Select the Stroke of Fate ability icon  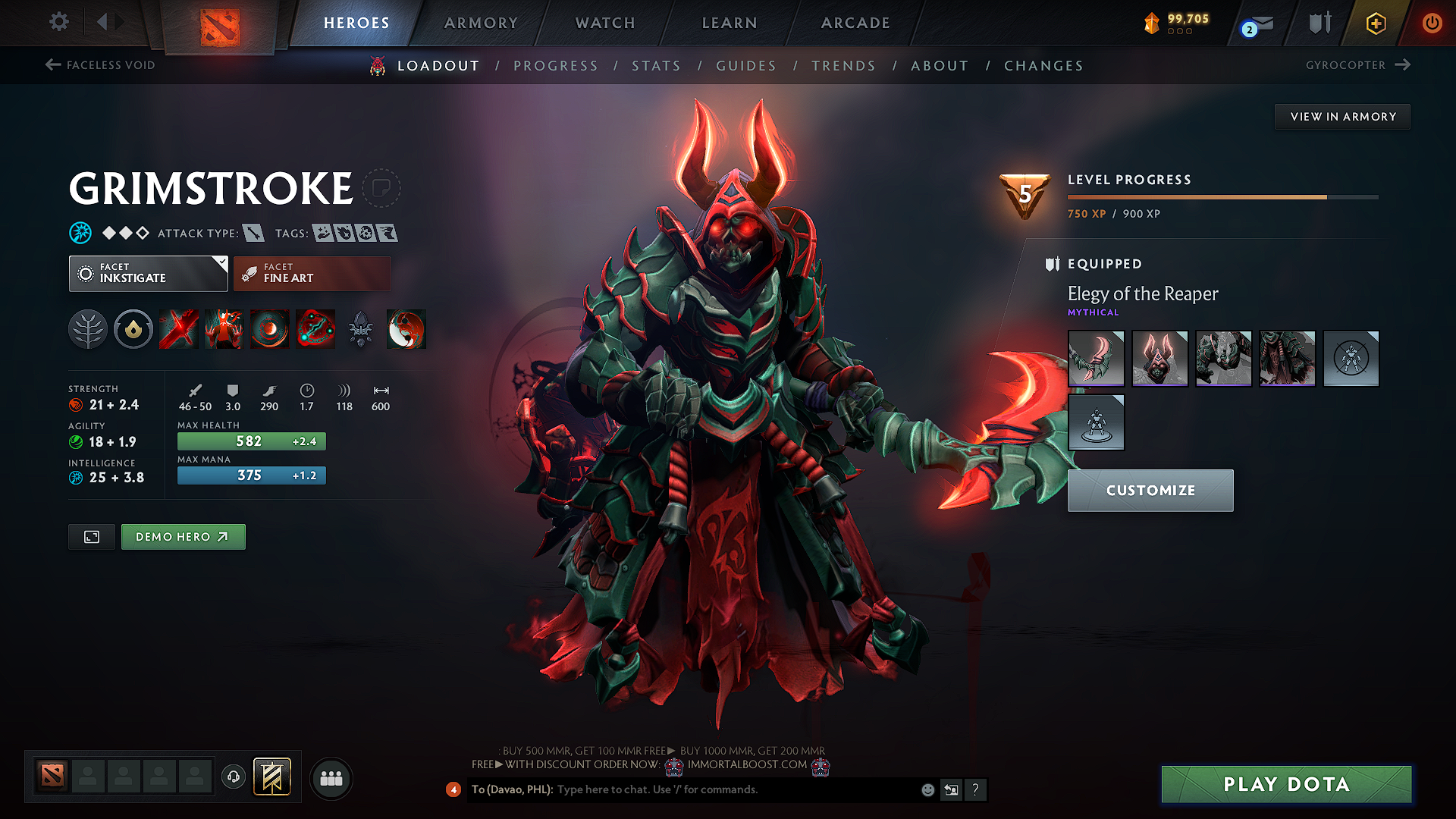(178, 329)
